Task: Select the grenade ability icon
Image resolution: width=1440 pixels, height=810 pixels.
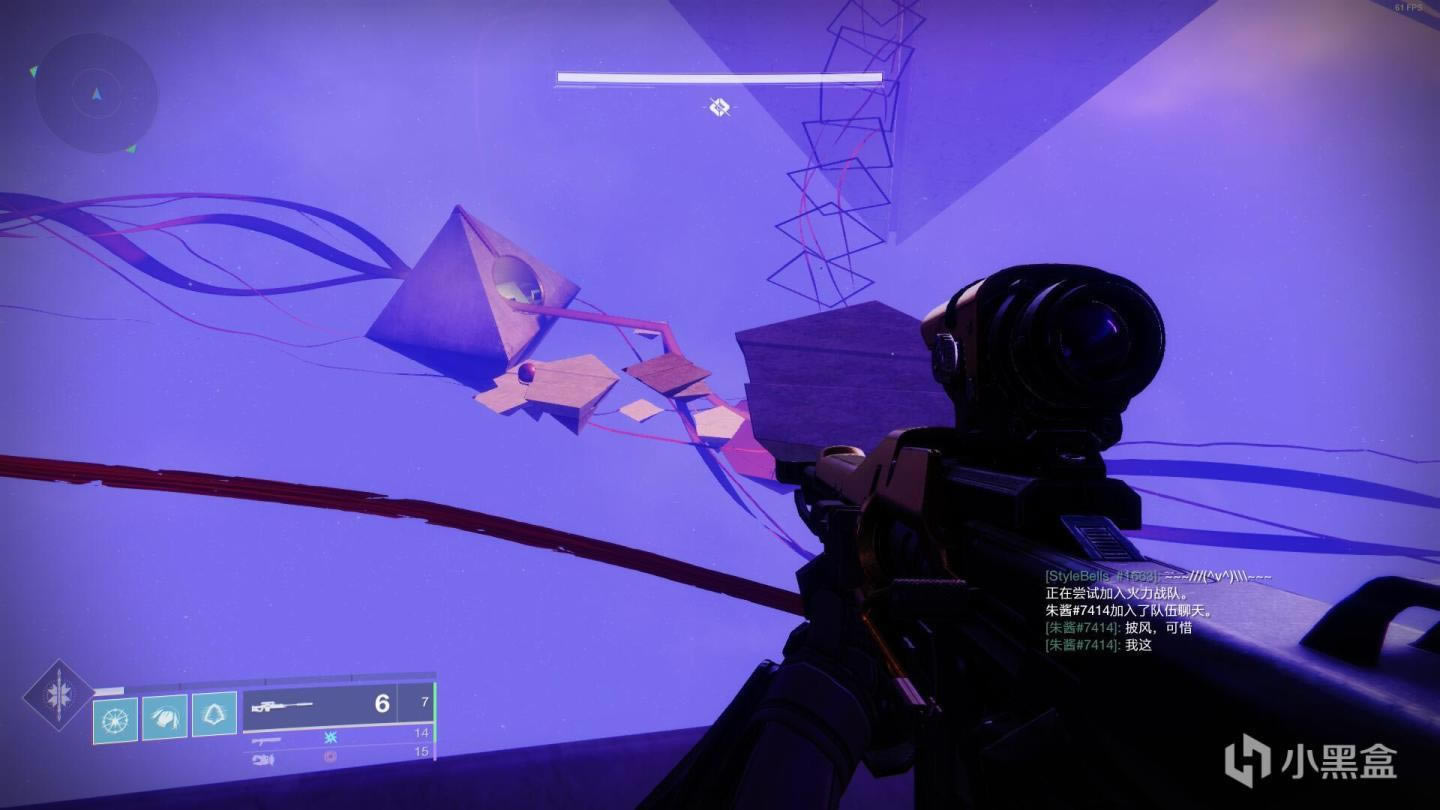Action: [x=115, y=719]
